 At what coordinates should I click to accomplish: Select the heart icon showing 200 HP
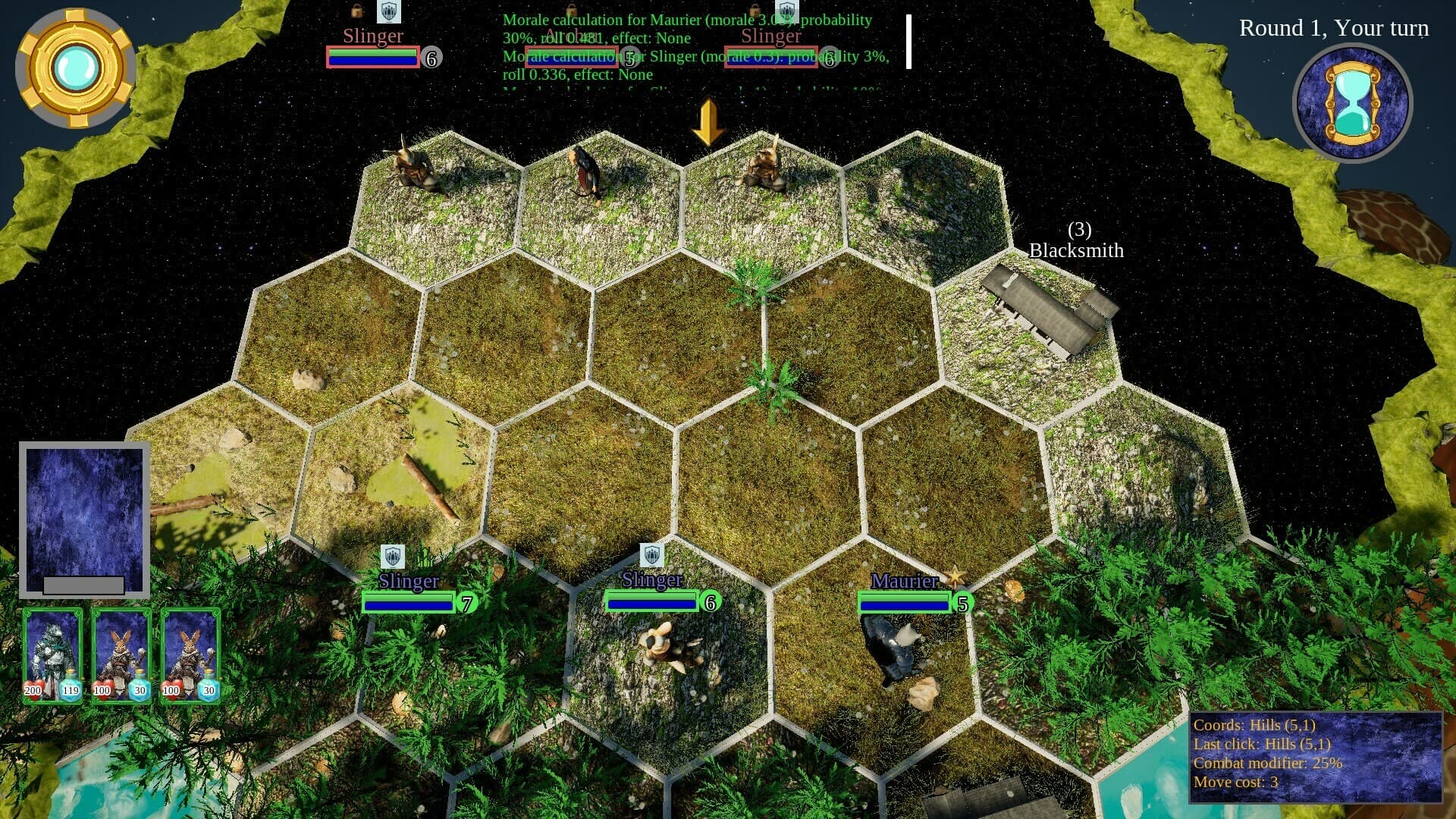pos(35,691)
